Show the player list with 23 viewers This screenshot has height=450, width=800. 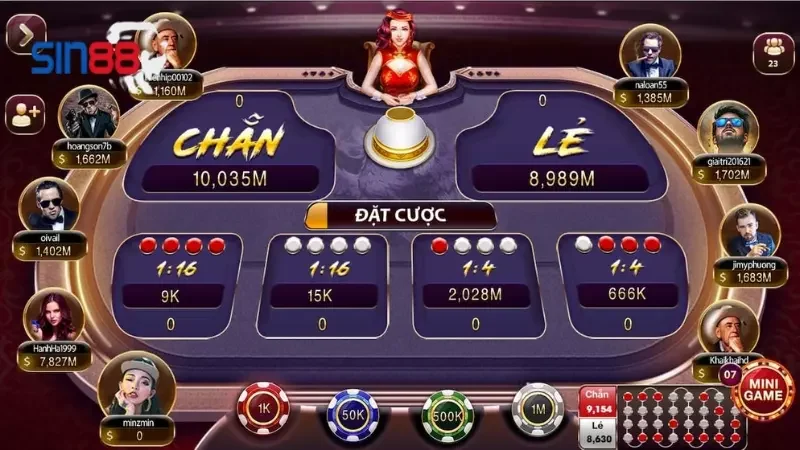coord(772,48)
